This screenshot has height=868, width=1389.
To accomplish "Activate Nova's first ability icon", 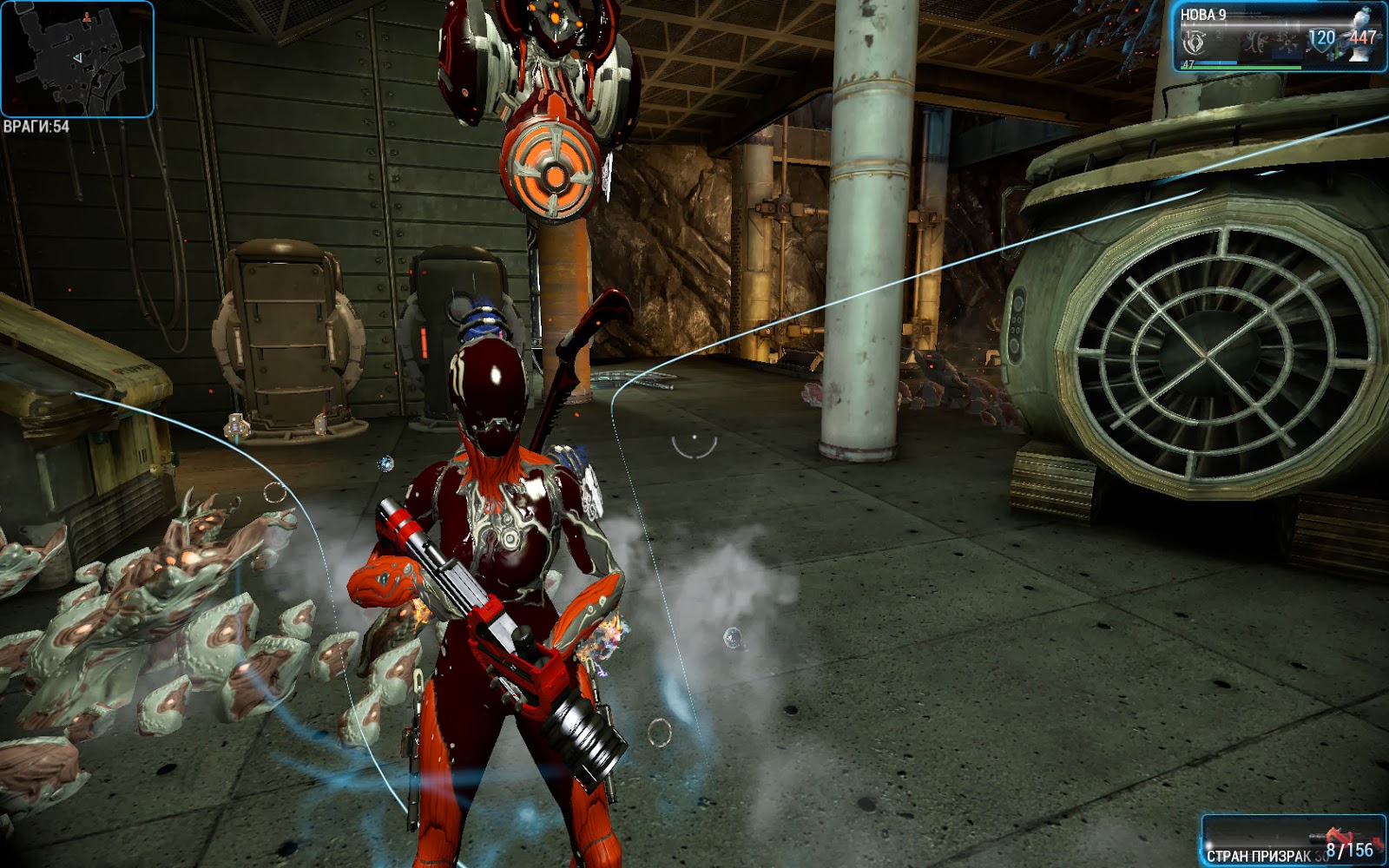I will pos(1195,41).
